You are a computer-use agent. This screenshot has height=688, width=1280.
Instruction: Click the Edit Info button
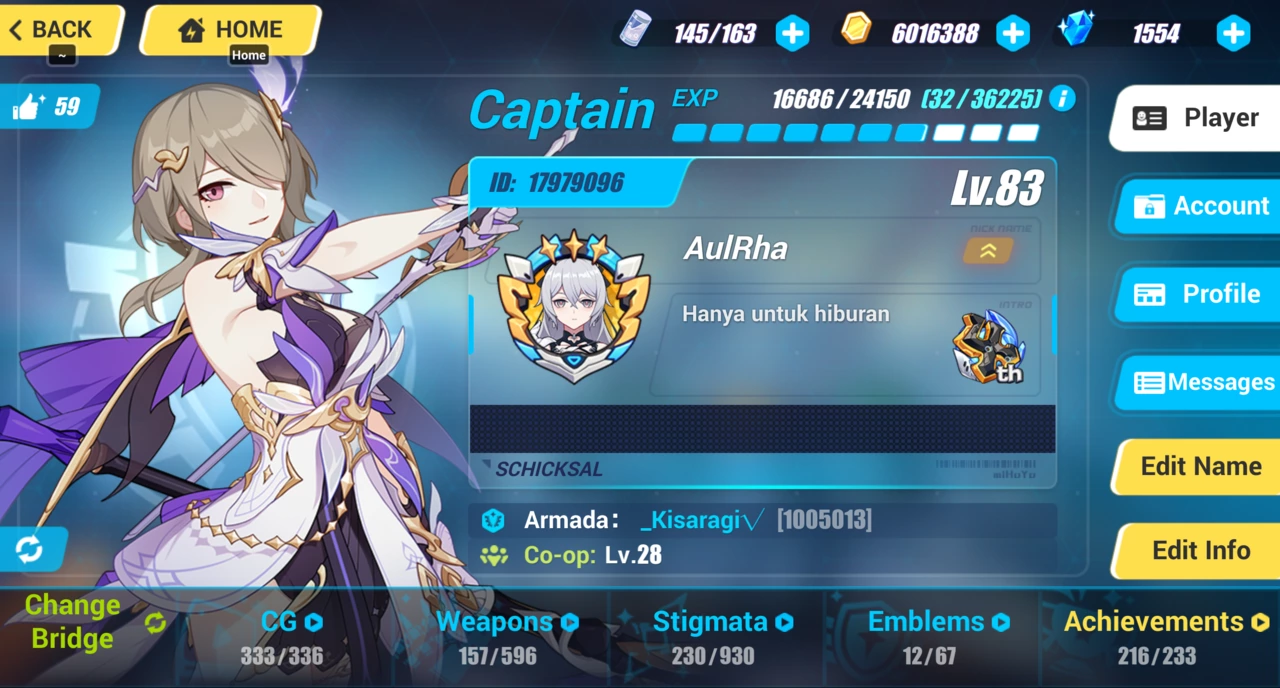coord(1200,550)
